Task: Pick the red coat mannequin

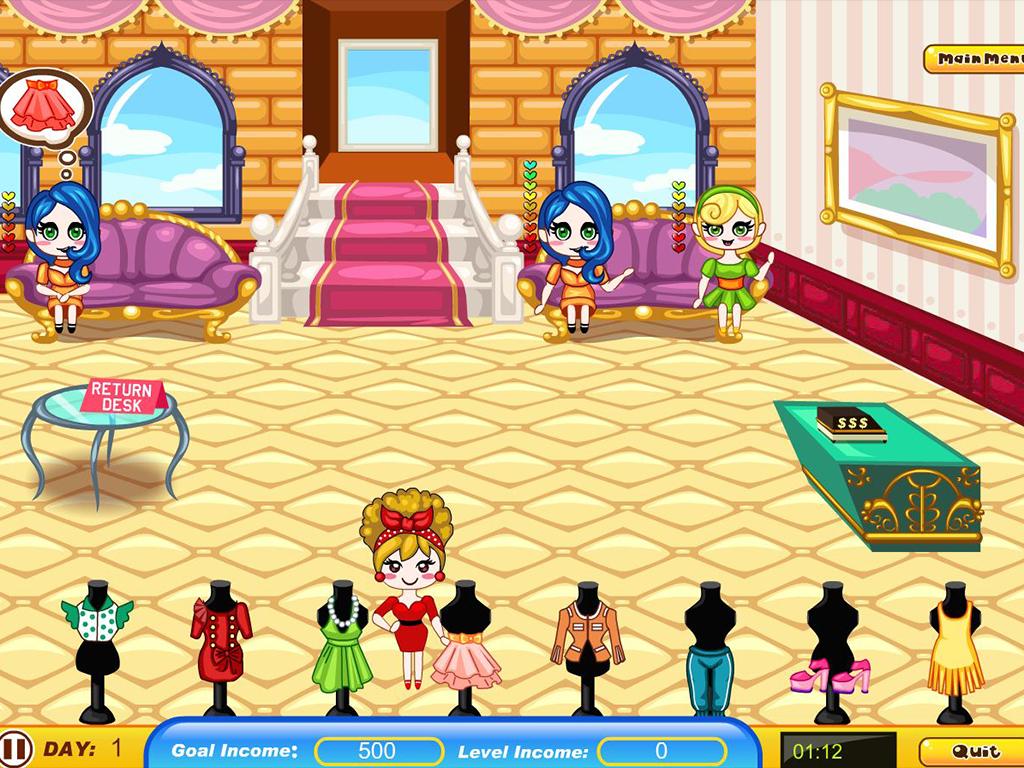Action: (x=220, y=637)
